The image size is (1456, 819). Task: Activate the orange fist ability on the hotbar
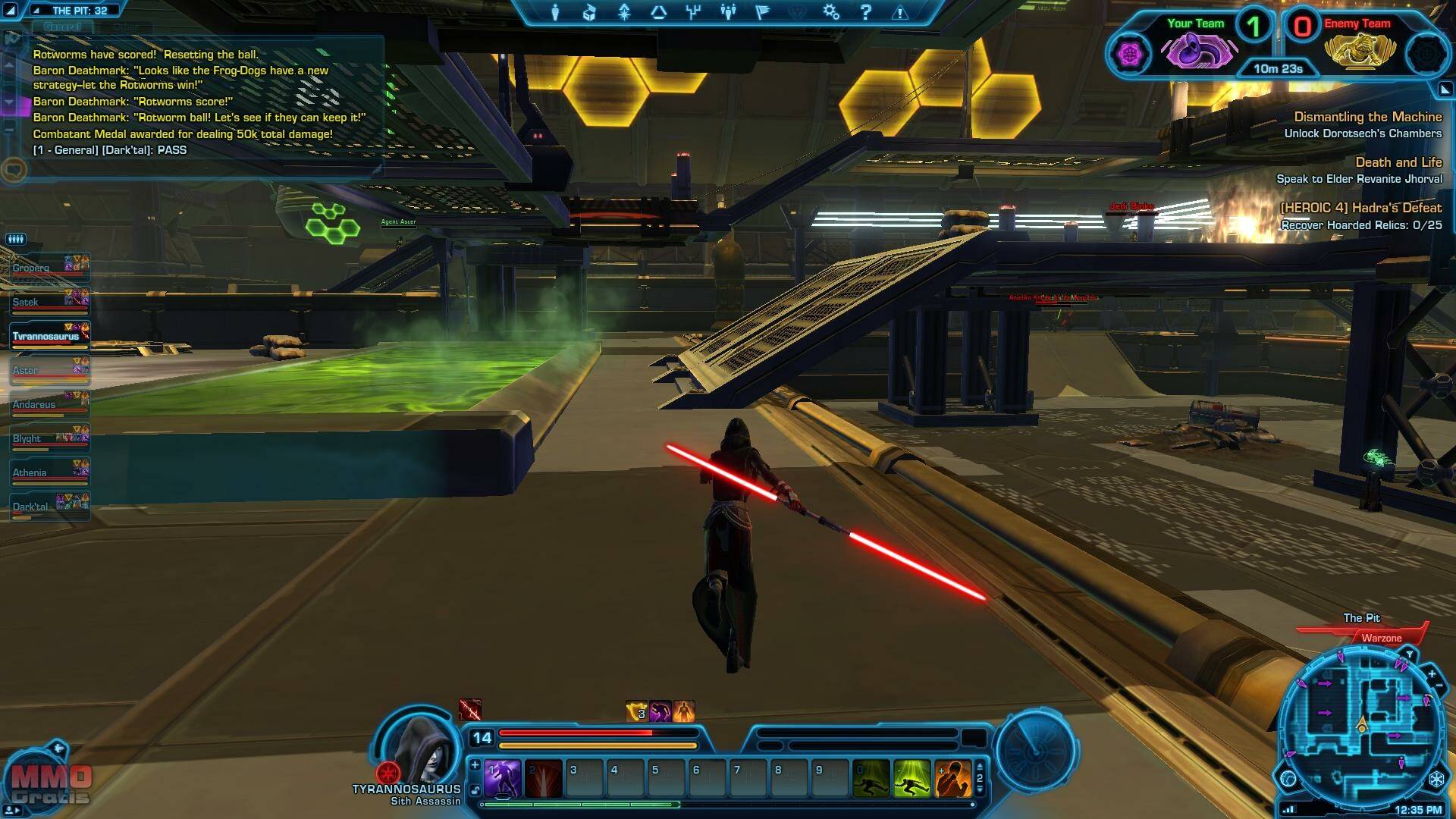point(953,779)
